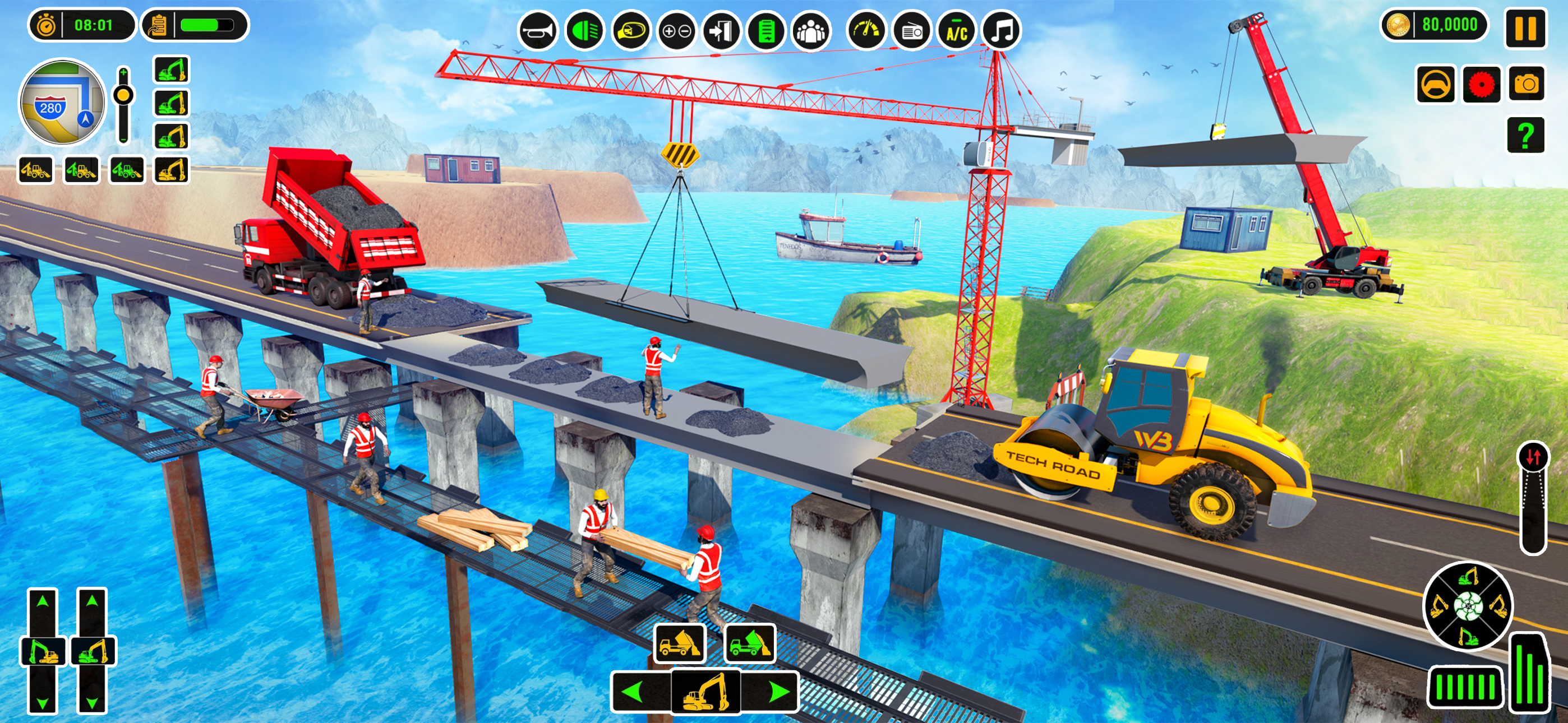Screen dimensions: 1568x723
Task: Select the door exit icon
Action: (722, 30)
